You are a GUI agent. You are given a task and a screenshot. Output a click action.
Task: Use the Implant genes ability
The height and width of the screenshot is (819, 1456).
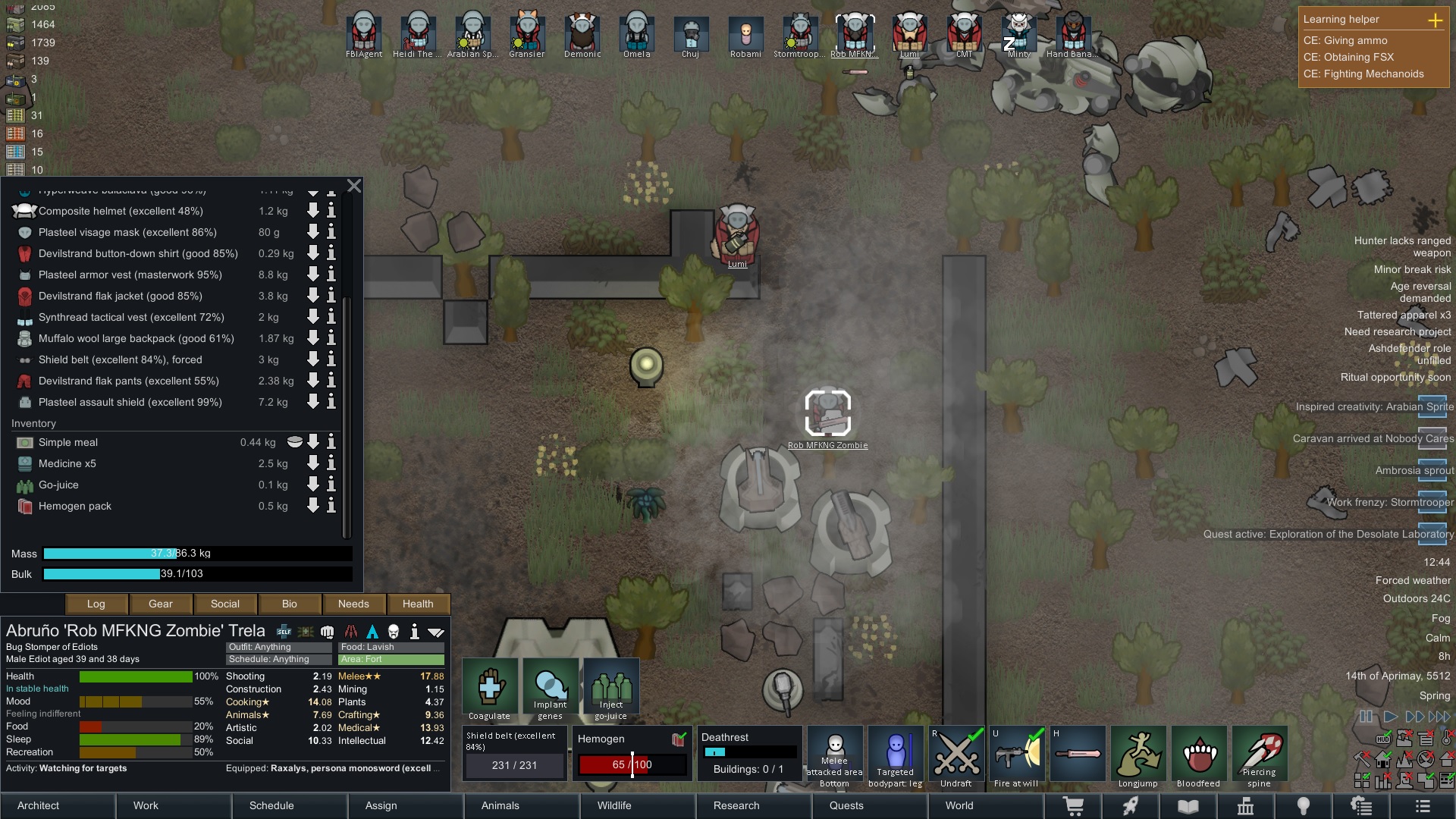click(x=551, y=689)
